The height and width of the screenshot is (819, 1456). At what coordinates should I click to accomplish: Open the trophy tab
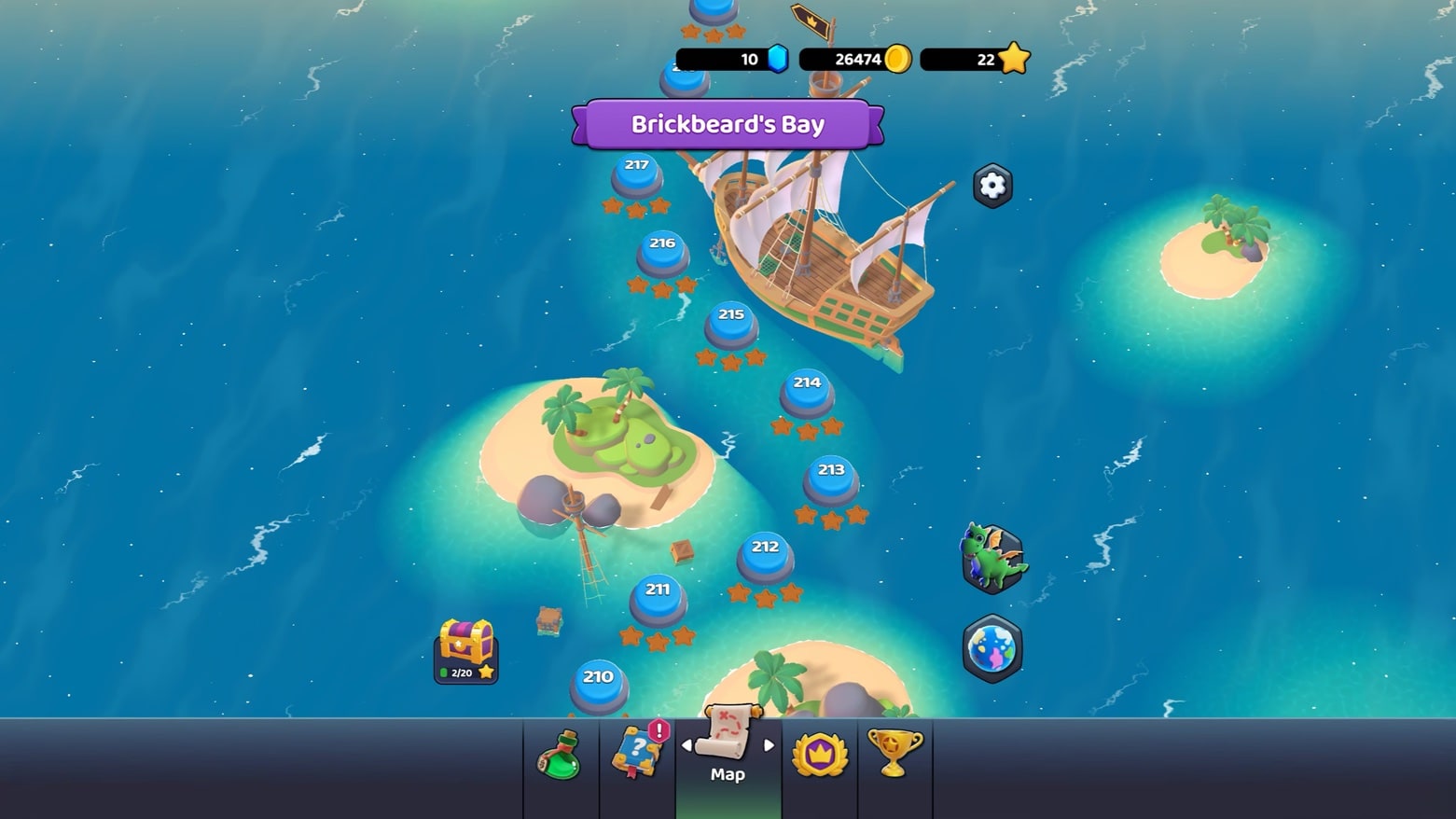click(x=894, y=752)
